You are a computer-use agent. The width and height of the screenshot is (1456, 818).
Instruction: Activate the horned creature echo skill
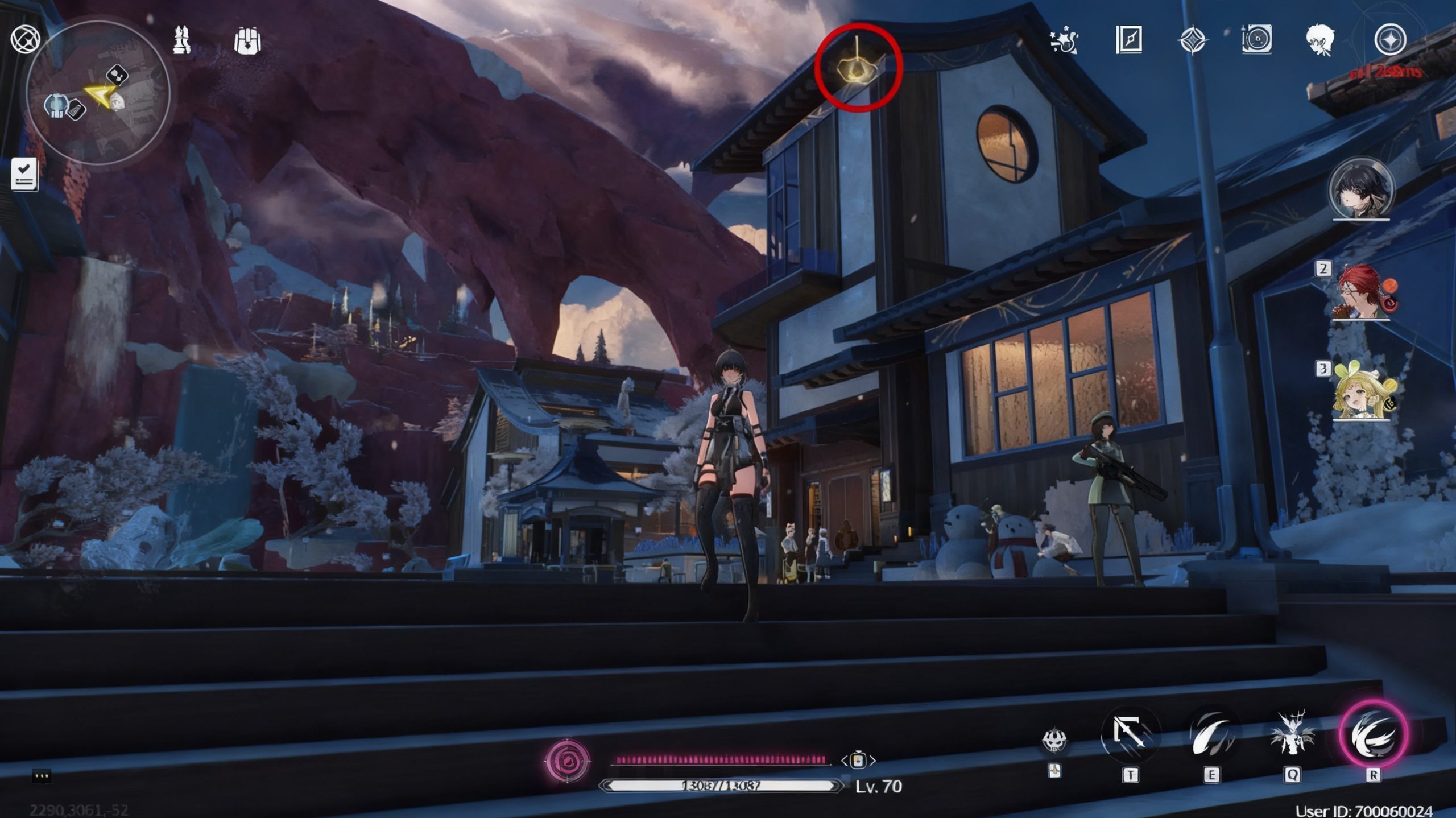tap(1292, 735)
